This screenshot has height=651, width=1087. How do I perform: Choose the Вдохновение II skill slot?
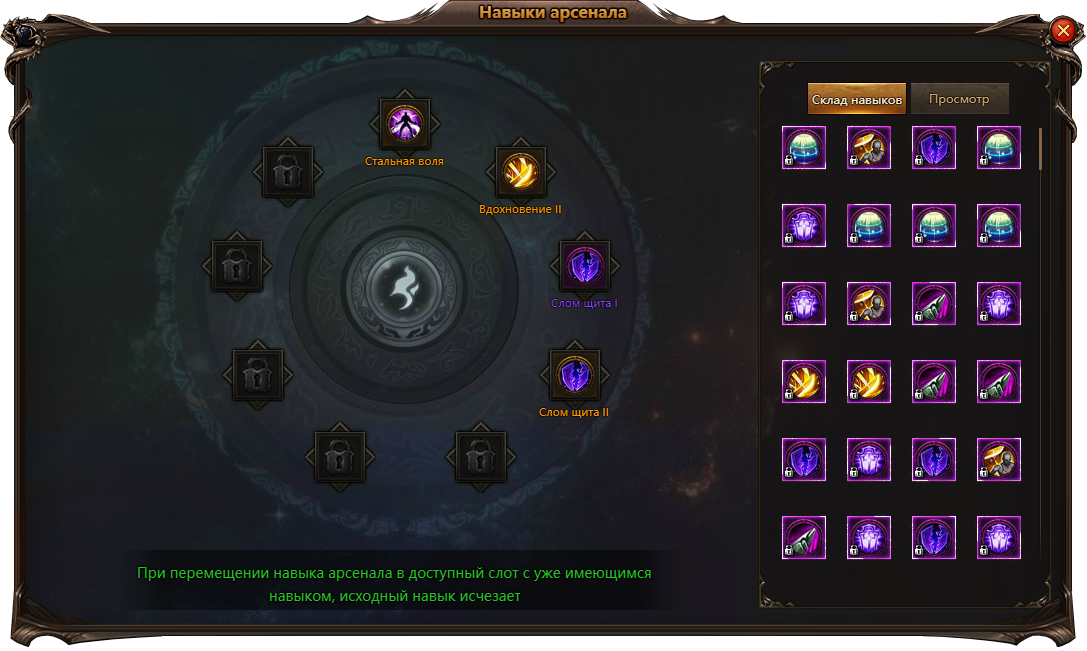(521, 171)
